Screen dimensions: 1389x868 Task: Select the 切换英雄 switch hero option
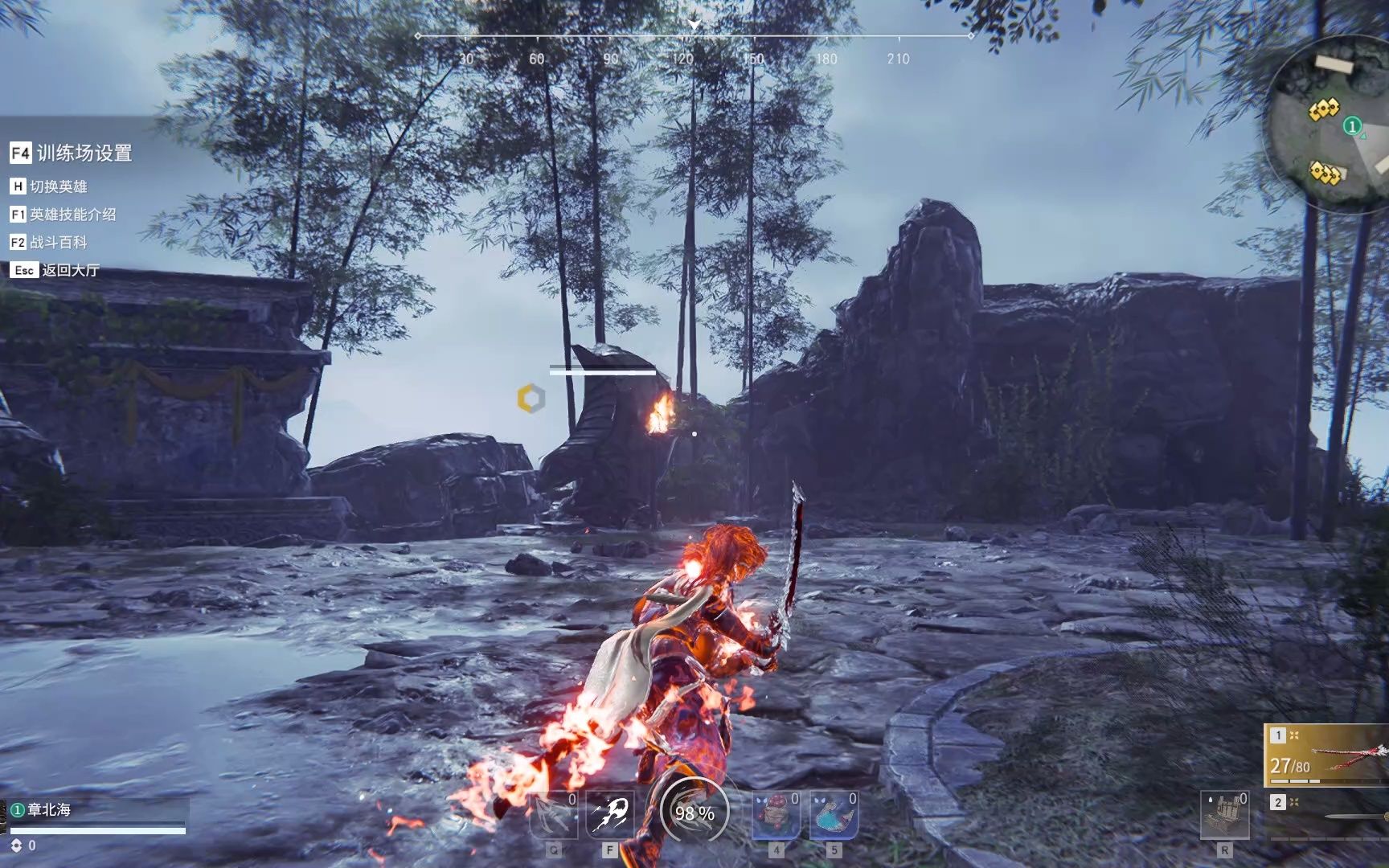[50, 186]
